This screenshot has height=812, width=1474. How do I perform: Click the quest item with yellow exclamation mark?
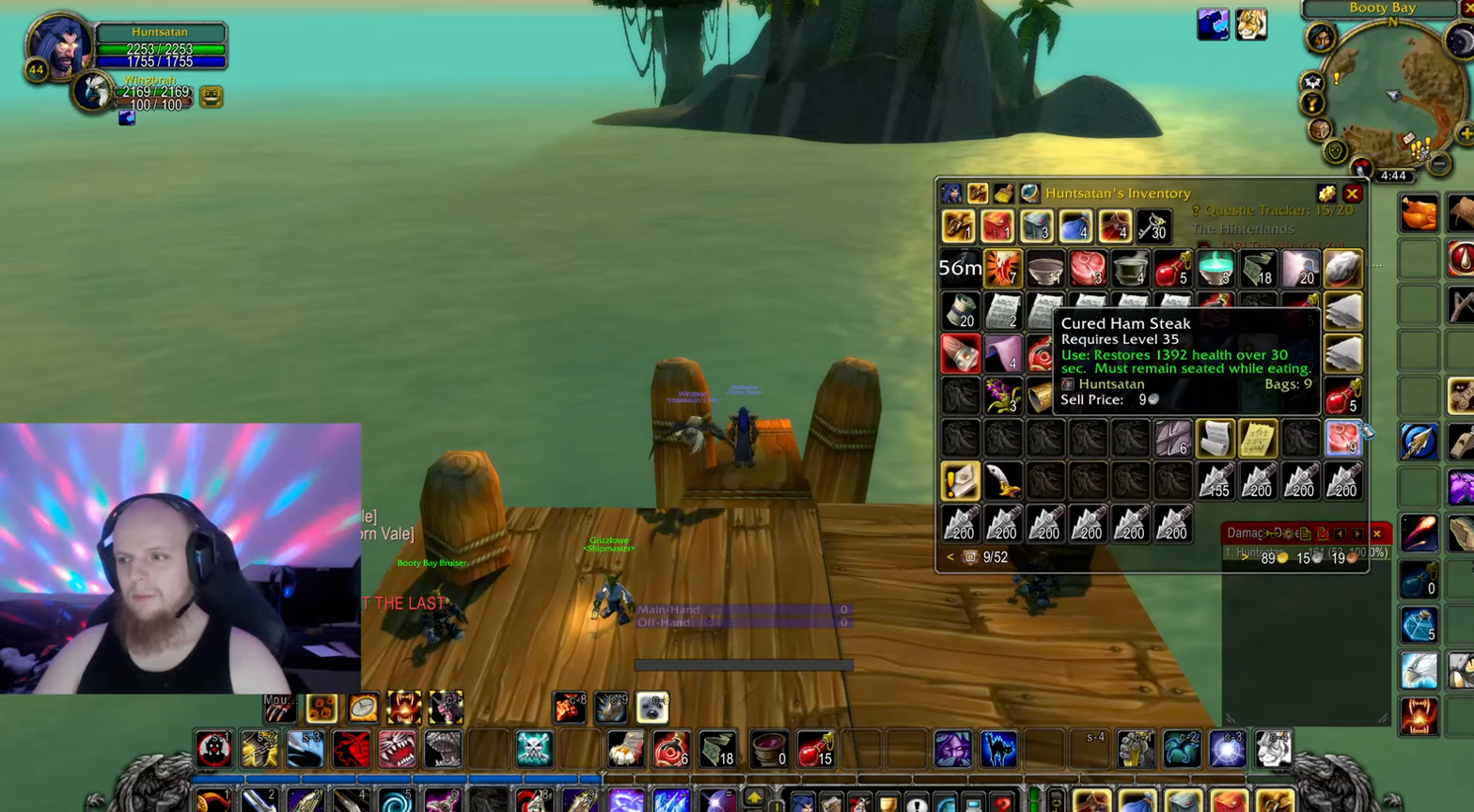click(x=960, y=481)
